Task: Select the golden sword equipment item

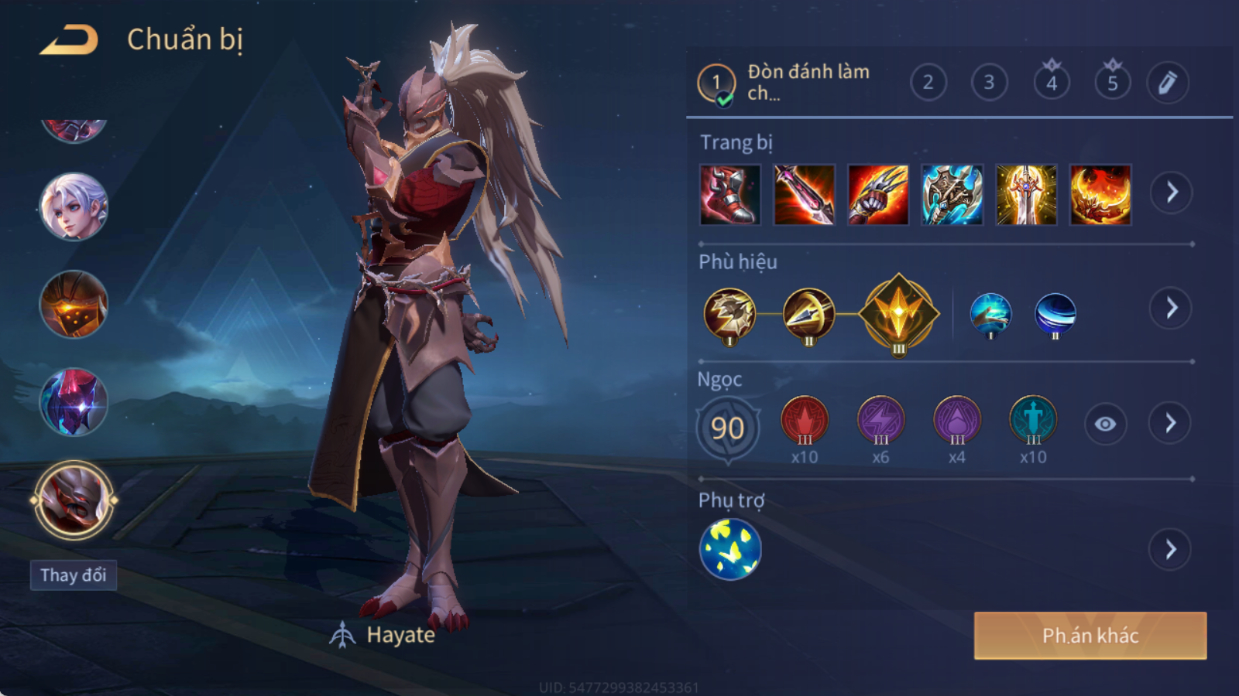Action: tap(1026, 194)
